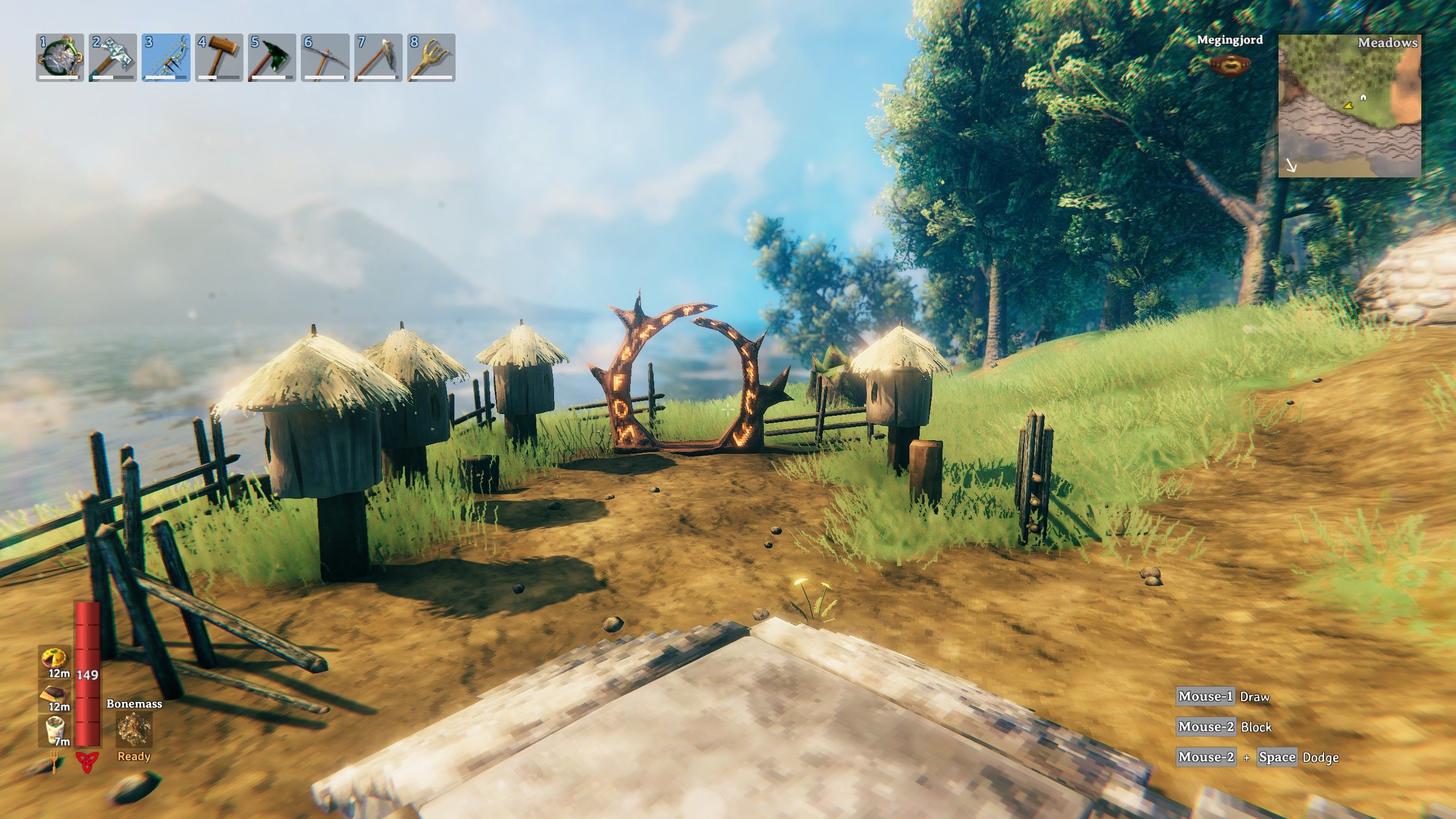This screenshot has width=1456, height=819.
Task: Select the cultivator in hotbar slot 8
Action: (431, 57)
